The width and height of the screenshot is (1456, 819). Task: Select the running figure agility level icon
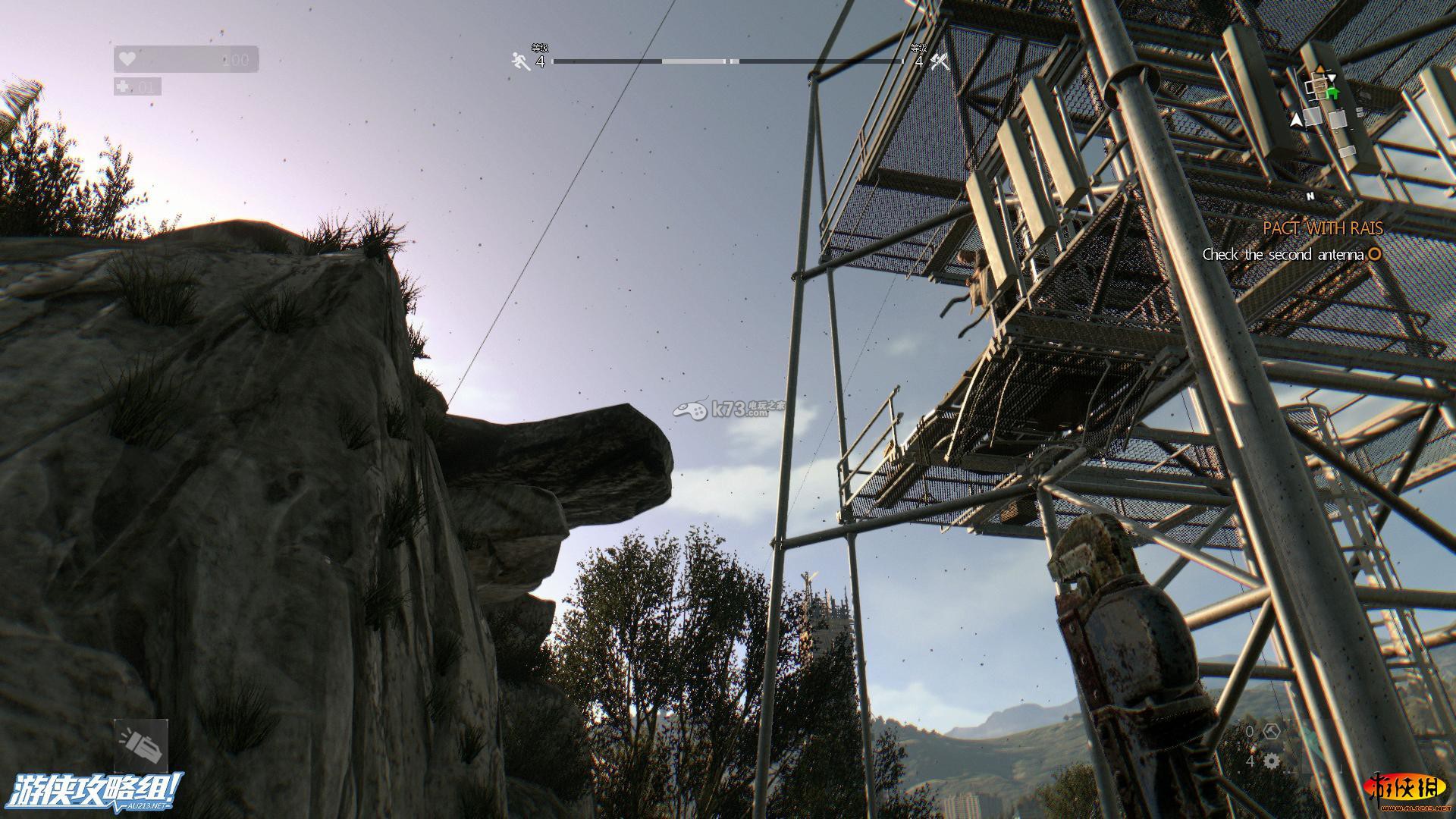(x=521, y=61)
